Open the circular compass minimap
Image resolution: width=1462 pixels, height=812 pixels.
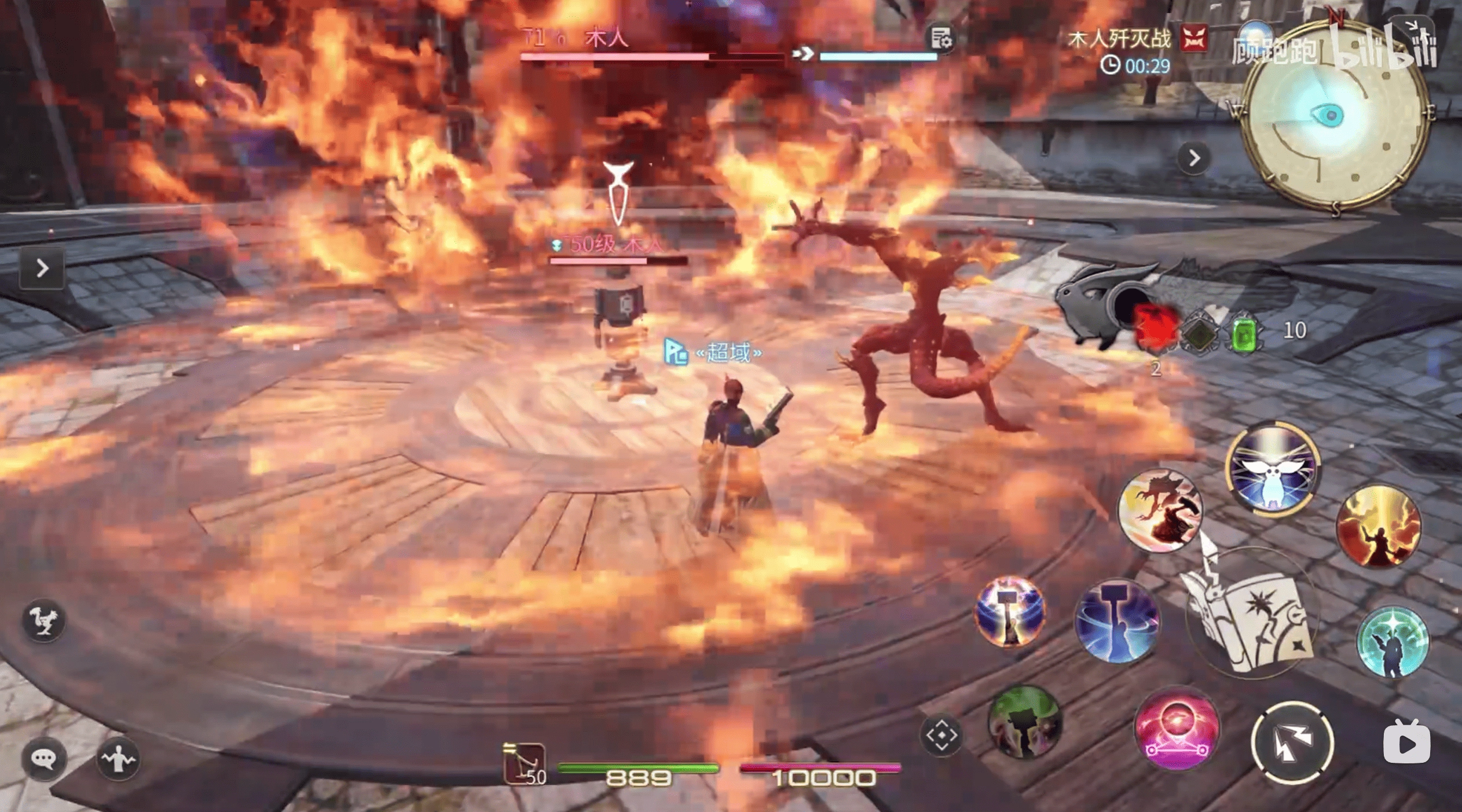[x=1334, y=116]
